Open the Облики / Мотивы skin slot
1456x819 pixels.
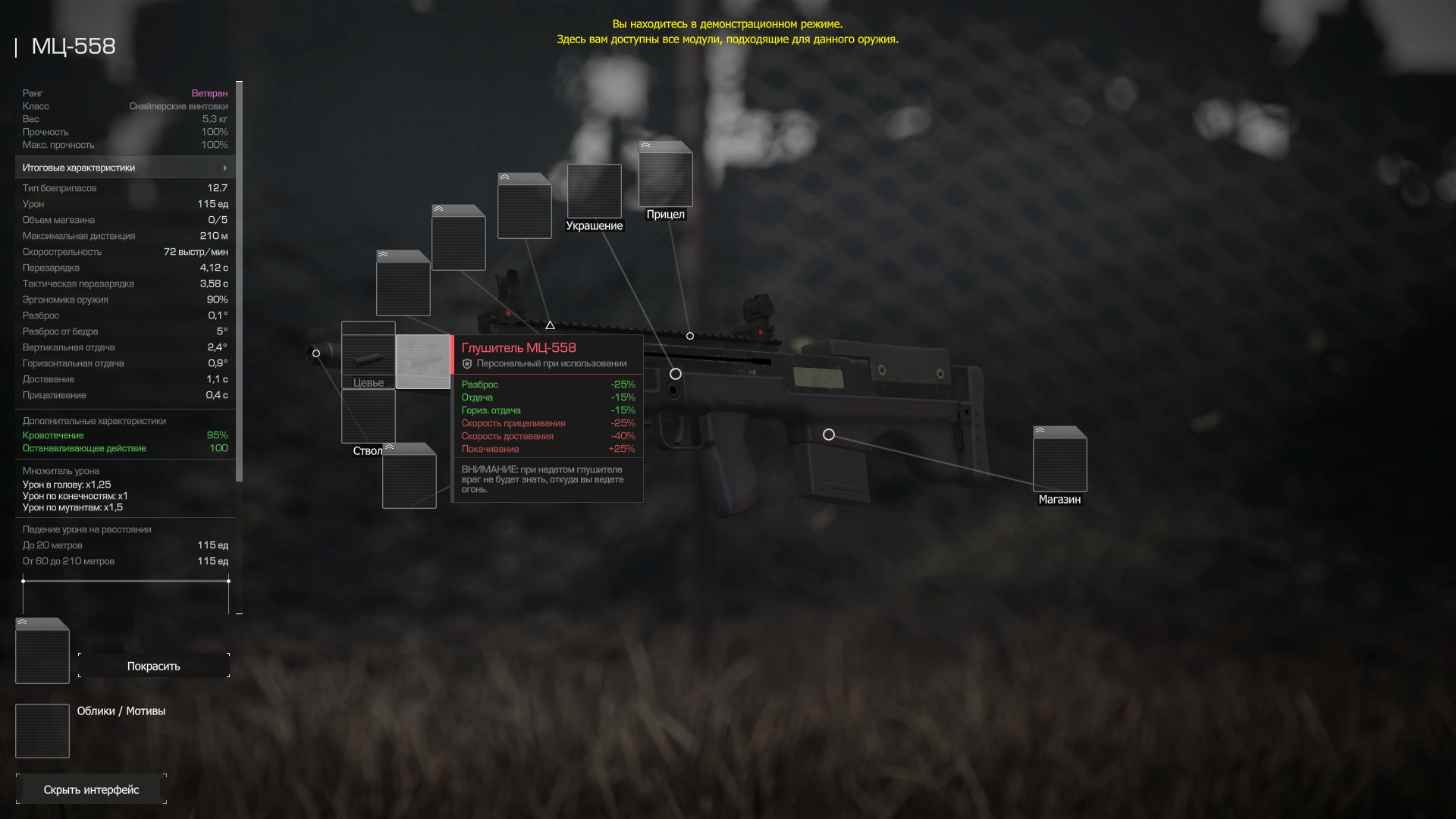click(x=42, y=731)
